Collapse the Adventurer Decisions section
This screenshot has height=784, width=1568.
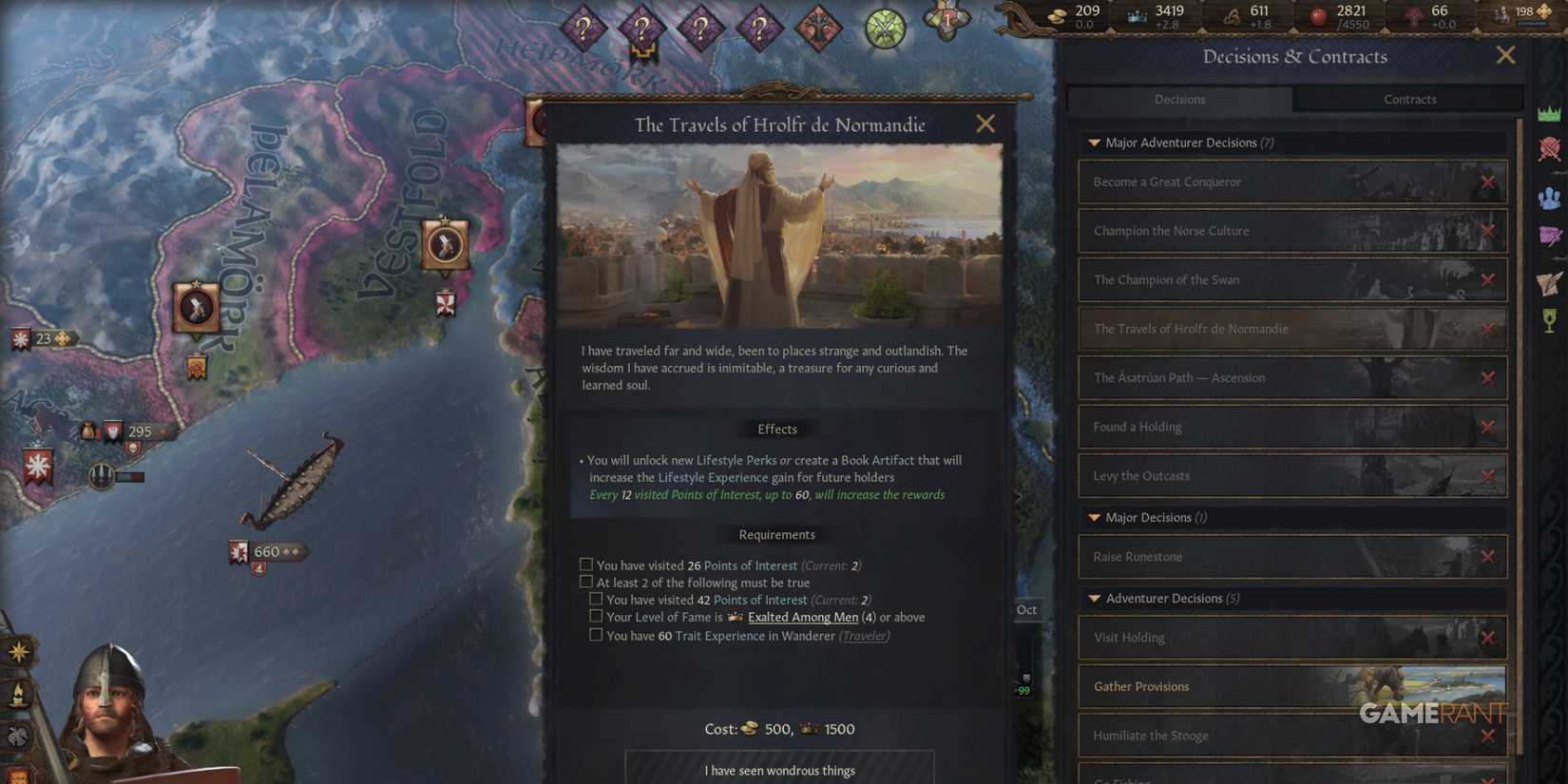pos(1094,598)
